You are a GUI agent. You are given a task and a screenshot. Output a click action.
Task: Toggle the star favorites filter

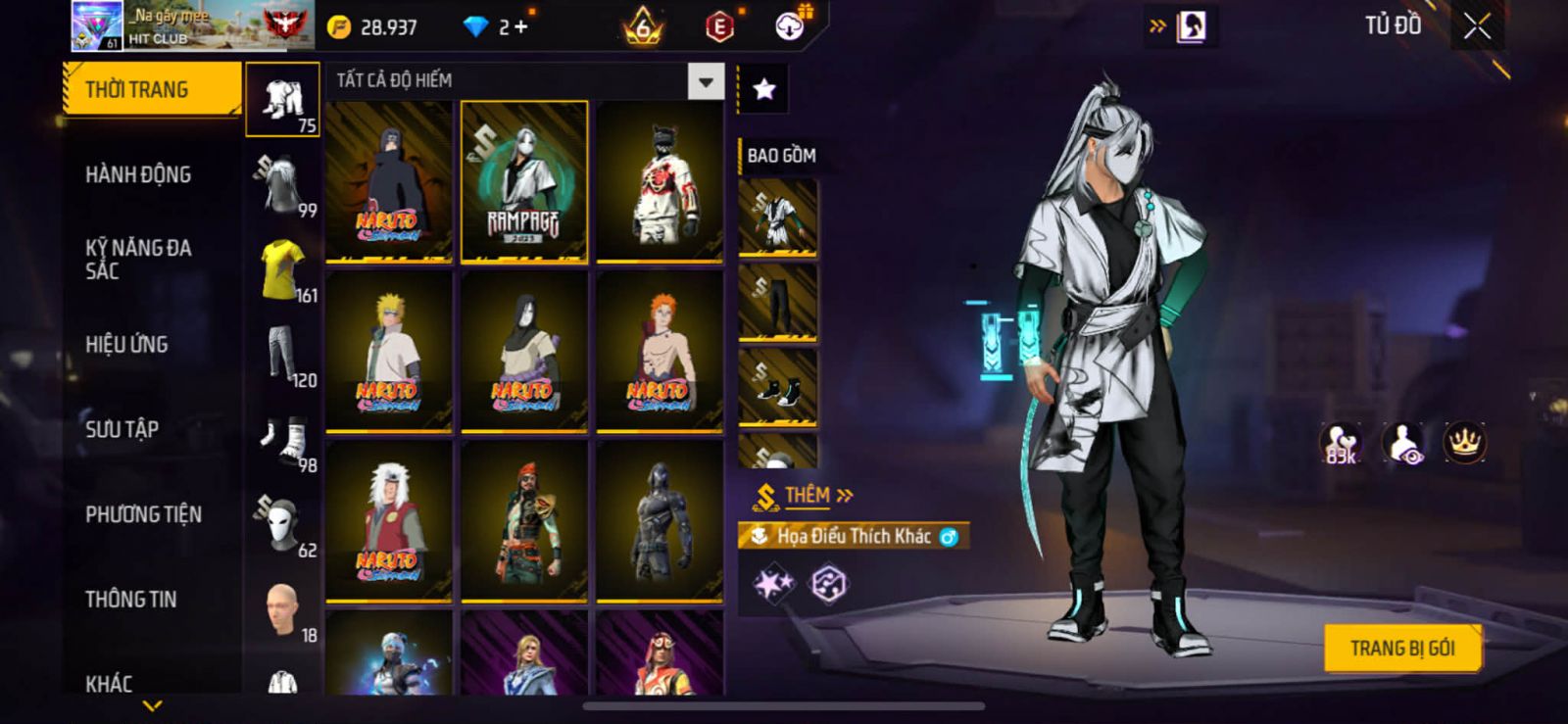coord(763,89)
